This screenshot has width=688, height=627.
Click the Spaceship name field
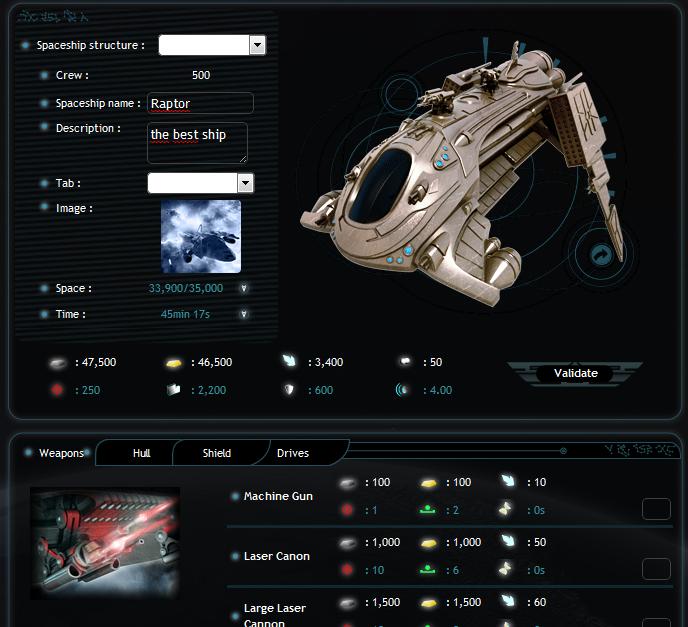[x=200, y=103]
